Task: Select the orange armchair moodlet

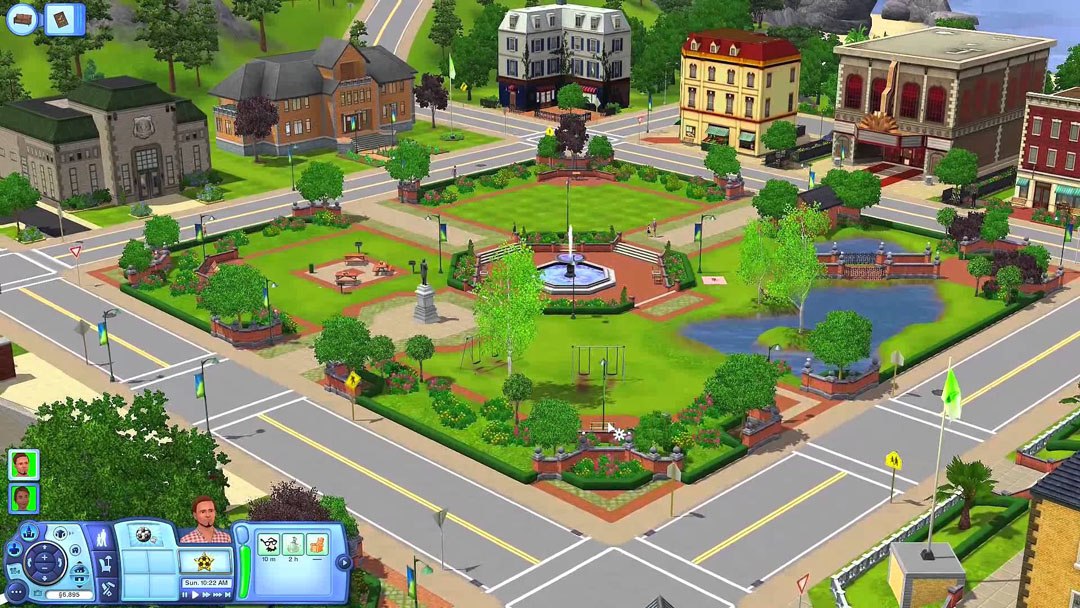Action: (x=316, y=544)
